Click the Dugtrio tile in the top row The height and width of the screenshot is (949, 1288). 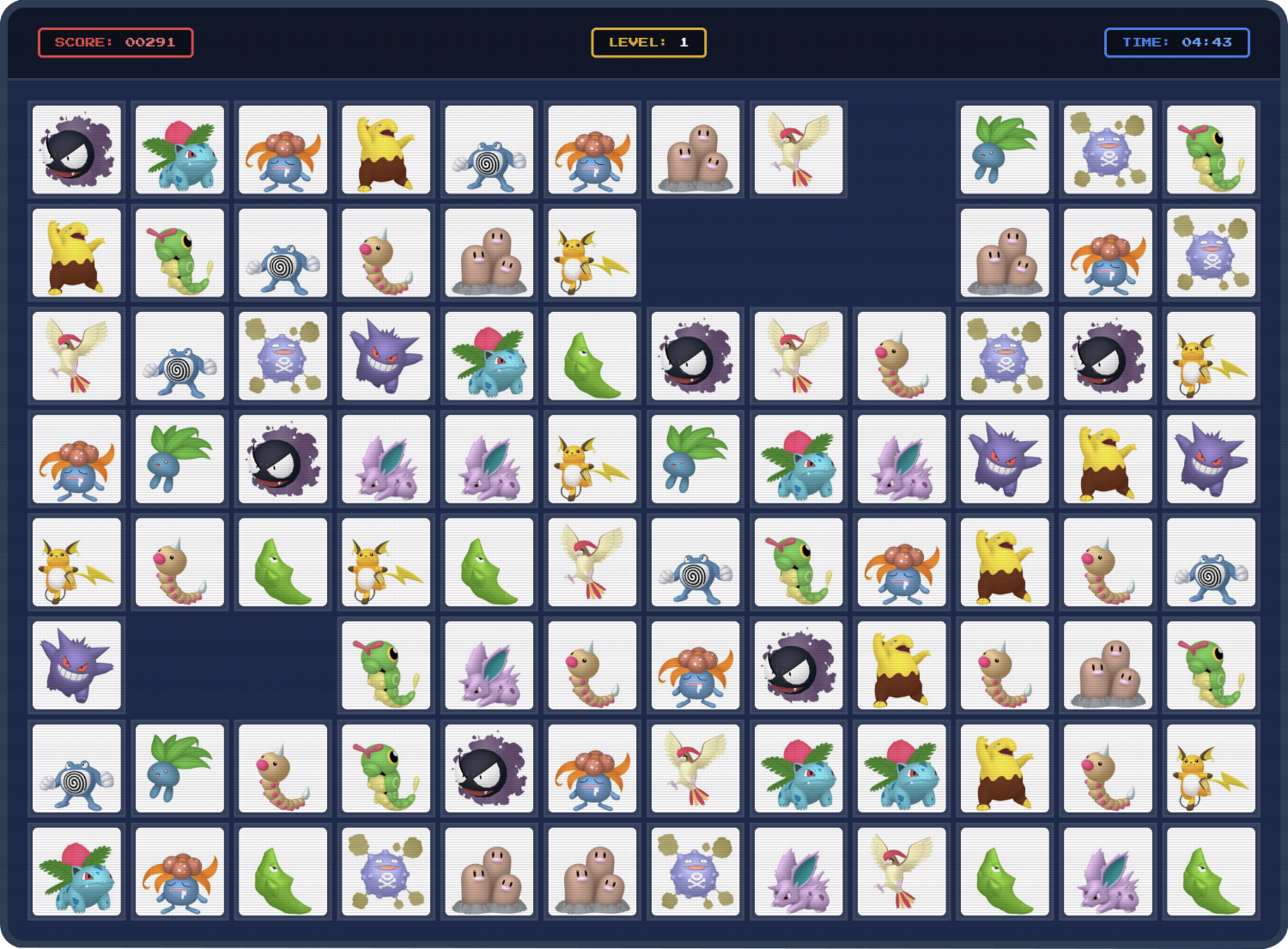pos(695,150)
